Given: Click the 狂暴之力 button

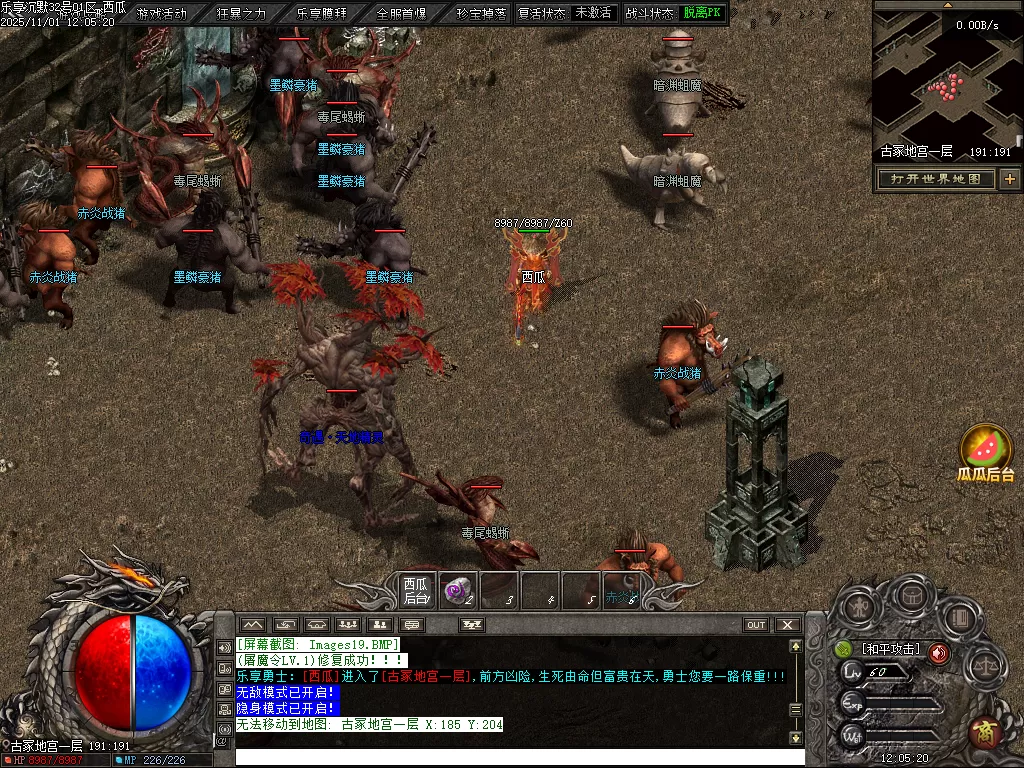Looking at the screenshot, I should pos(241,13).
